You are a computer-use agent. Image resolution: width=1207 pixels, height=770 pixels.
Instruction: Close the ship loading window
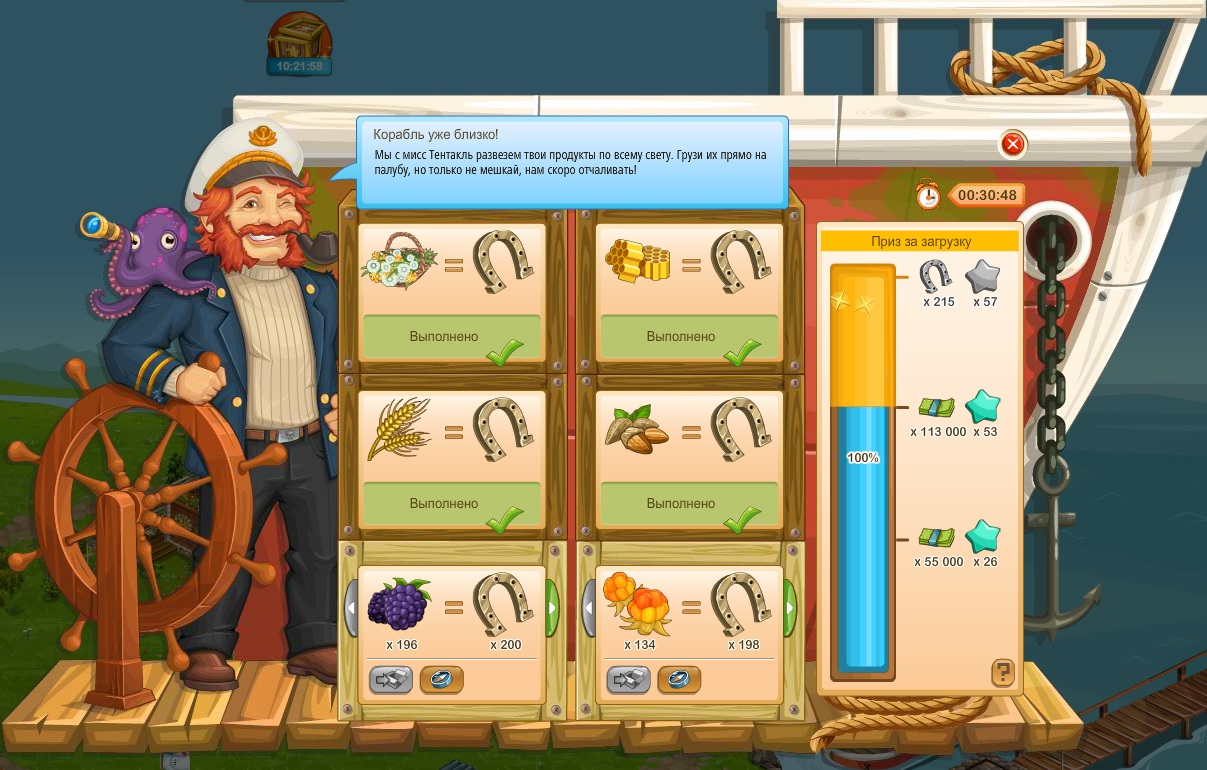point(1013,145)
